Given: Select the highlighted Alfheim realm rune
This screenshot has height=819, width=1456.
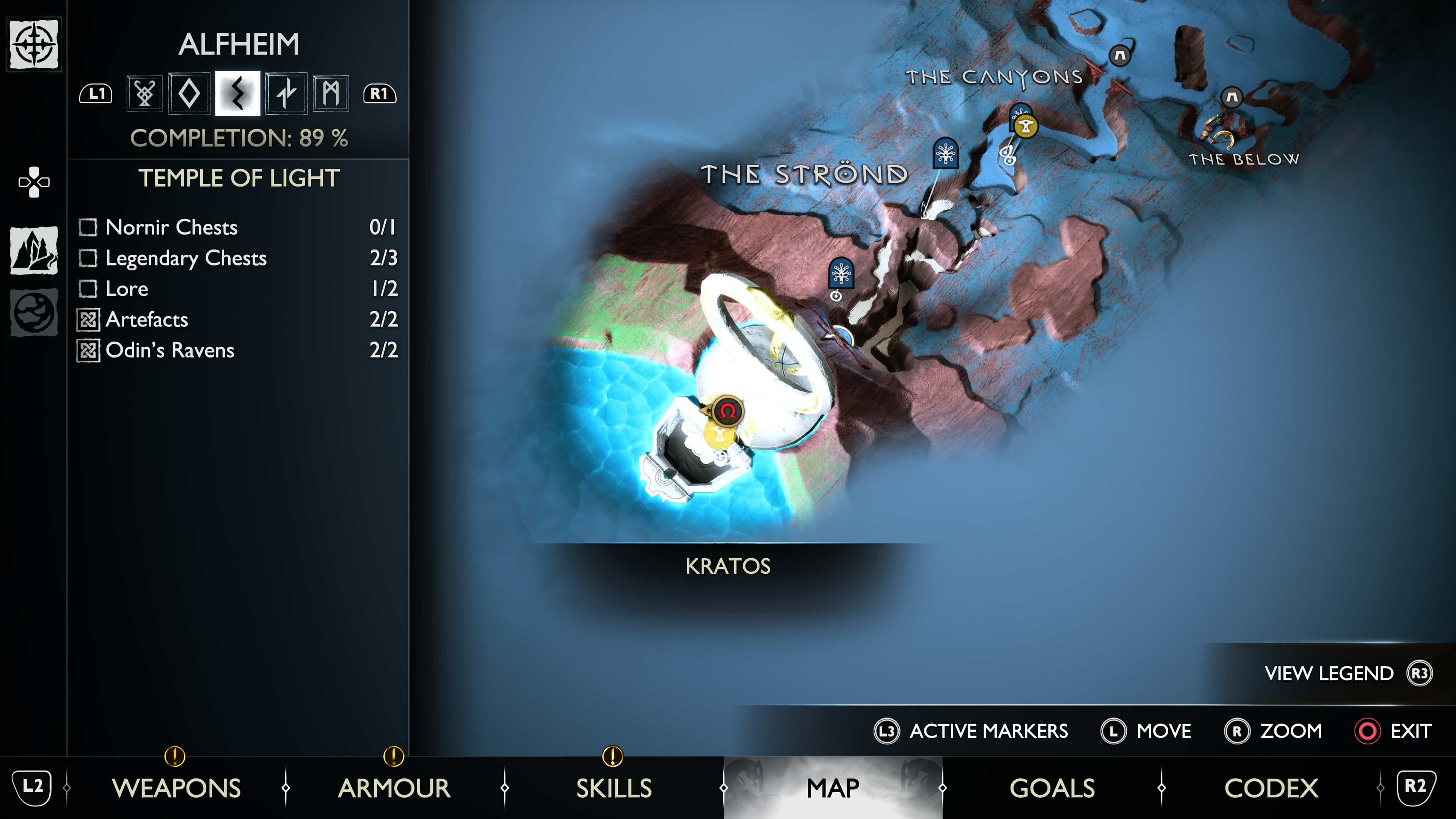Looking at the screenshot, I should (x=237, y=93).
